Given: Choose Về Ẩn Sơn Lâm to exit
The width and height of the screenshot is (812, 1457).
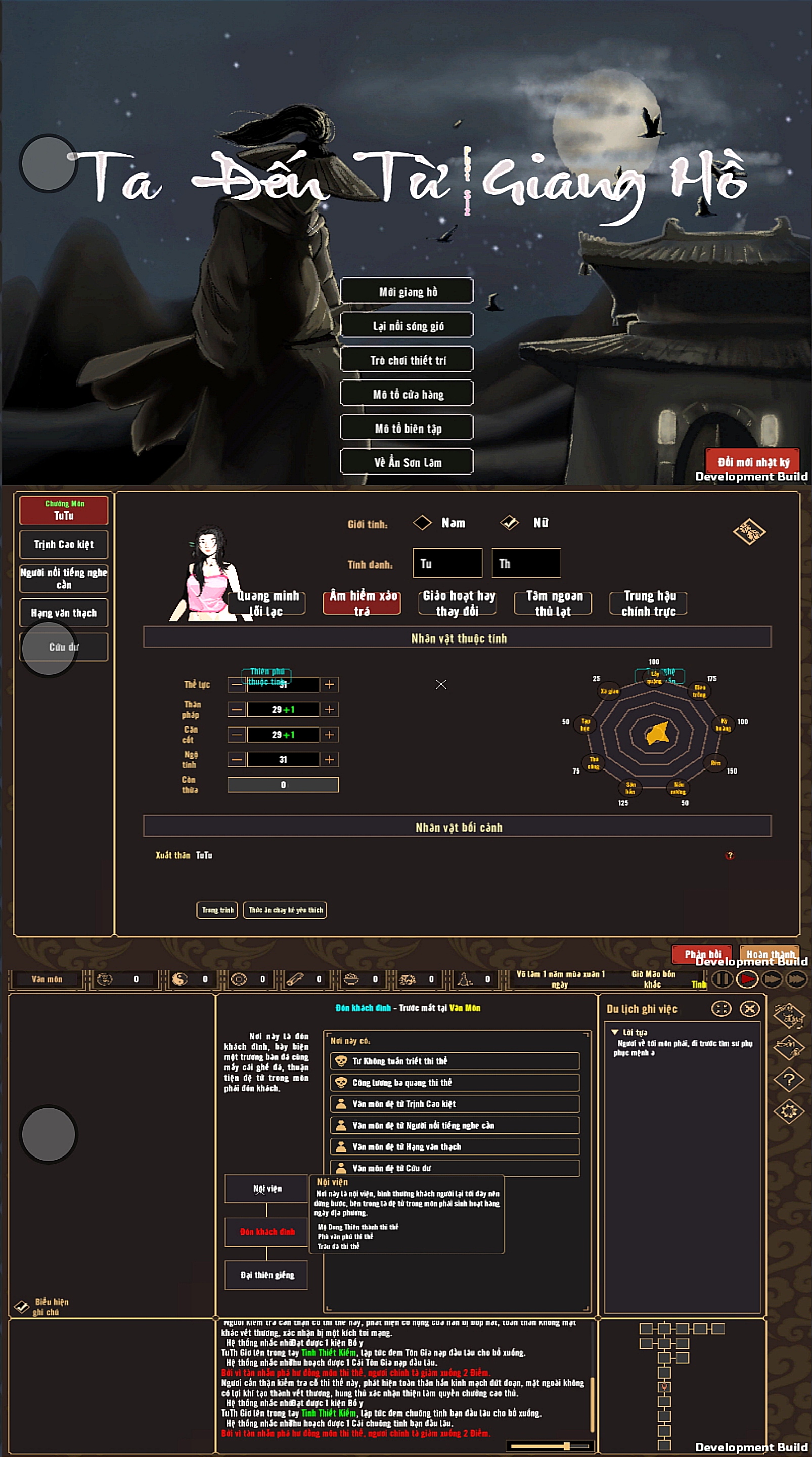Looking at the screenshot, I should click(x=407, y=462).
